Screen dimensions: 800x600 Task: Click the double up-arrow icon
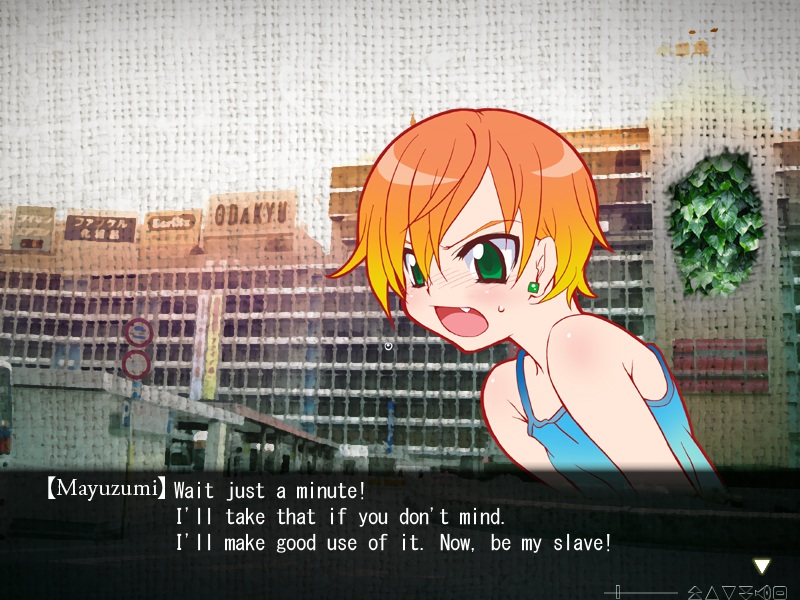[694, 593]
